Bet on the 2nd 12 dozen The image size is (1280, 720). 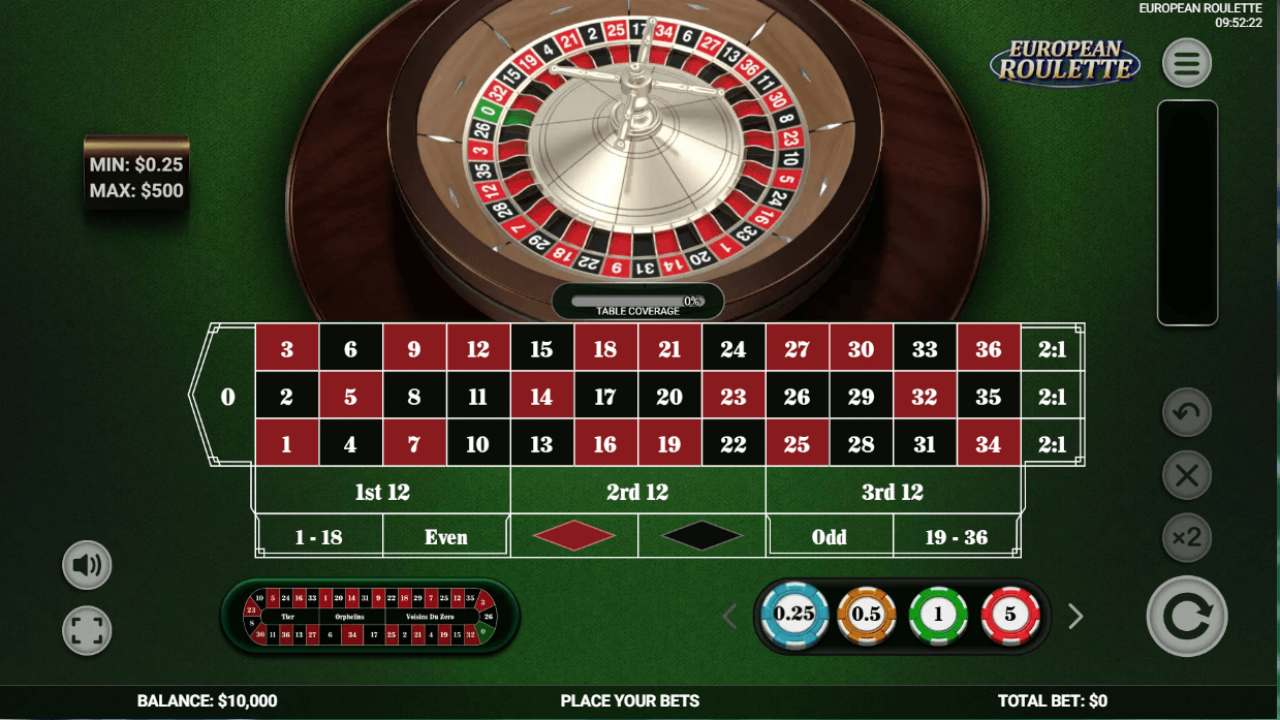tap(637, 491)
